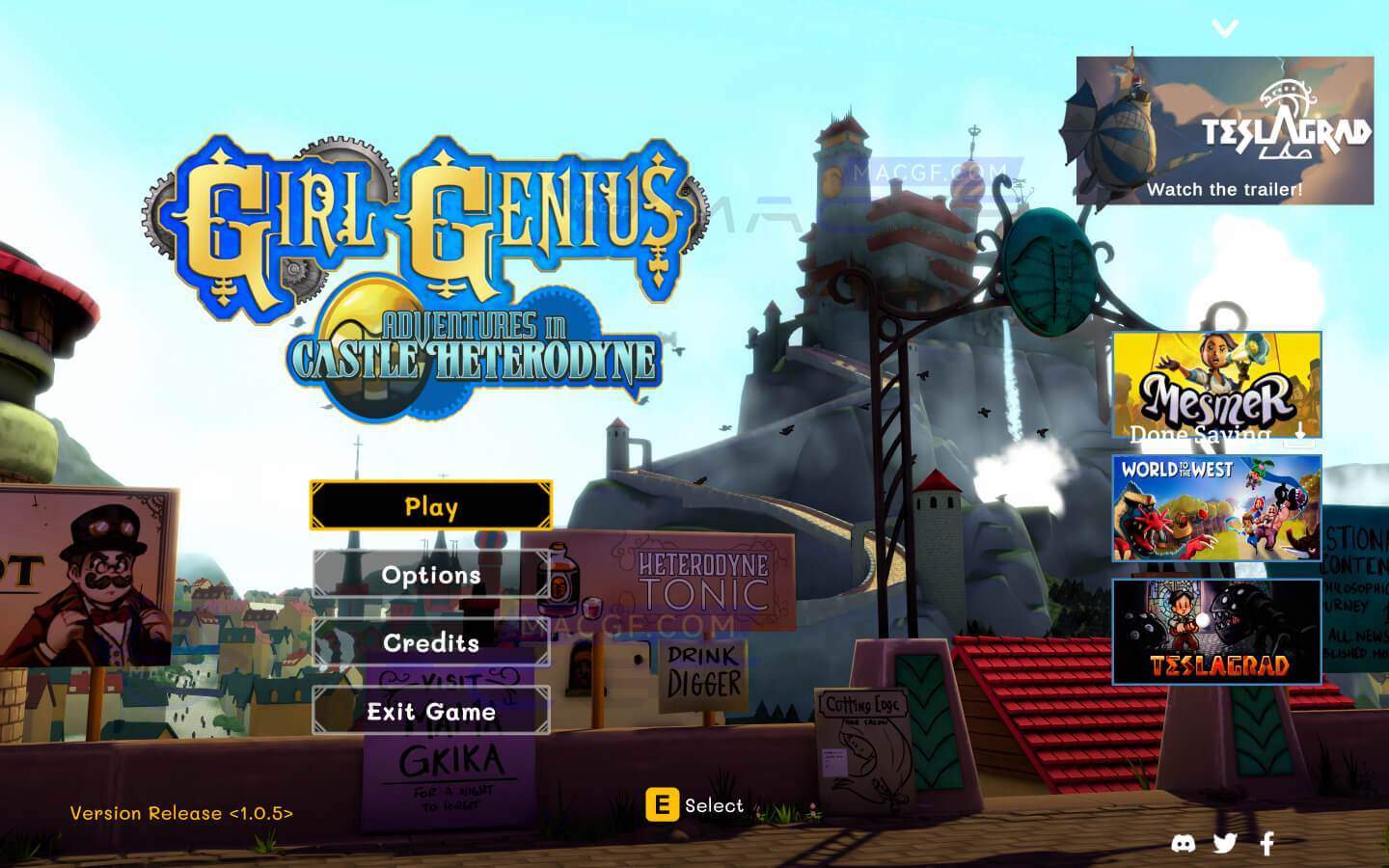This screenshot has height=868, width=1389.
Task: Select the Teslagrad game thumbnail
Action: click(1218, 631)
